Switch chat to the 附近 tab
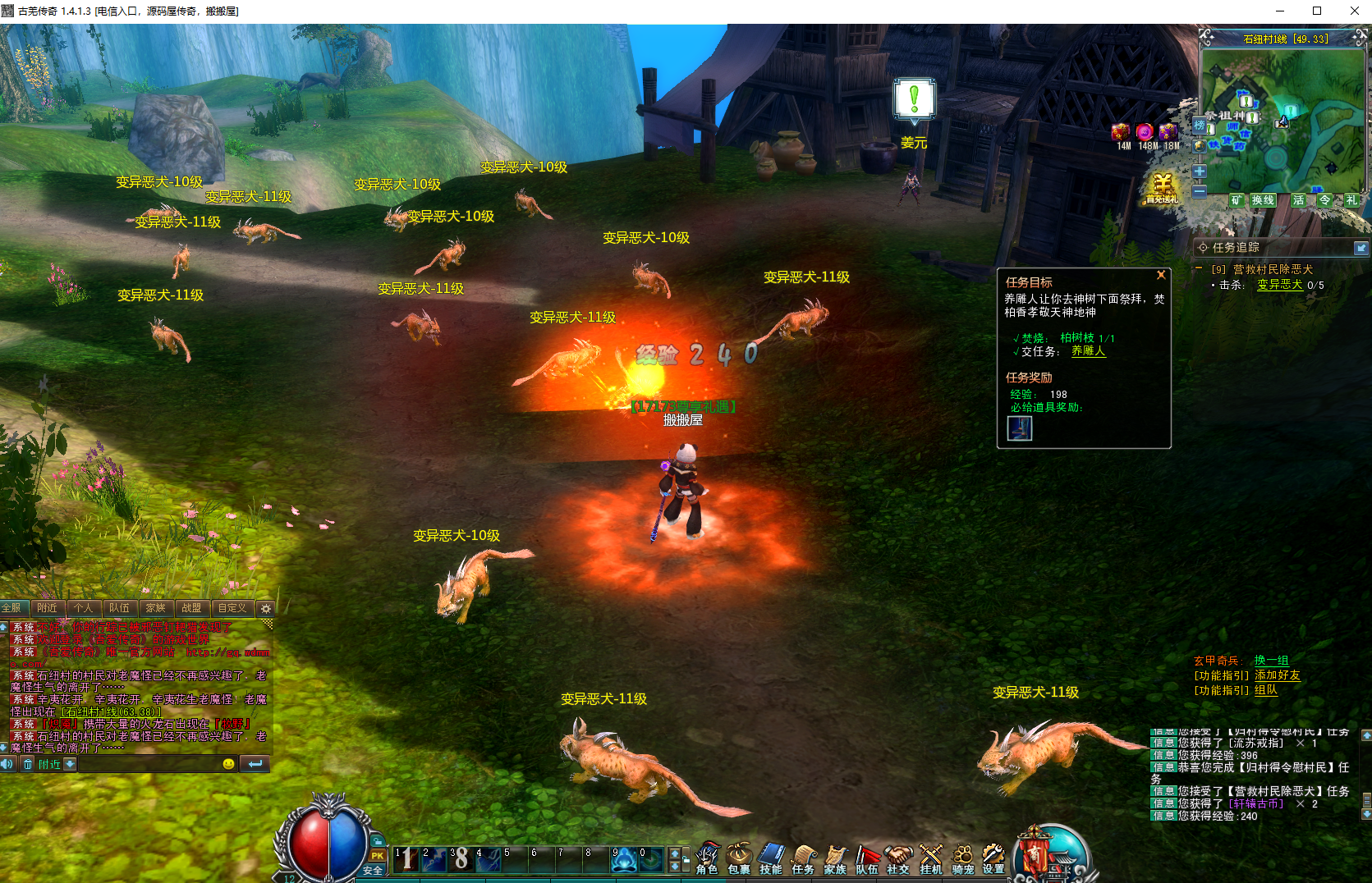Screen dimensions: 1372x883 tap(47, 608)
